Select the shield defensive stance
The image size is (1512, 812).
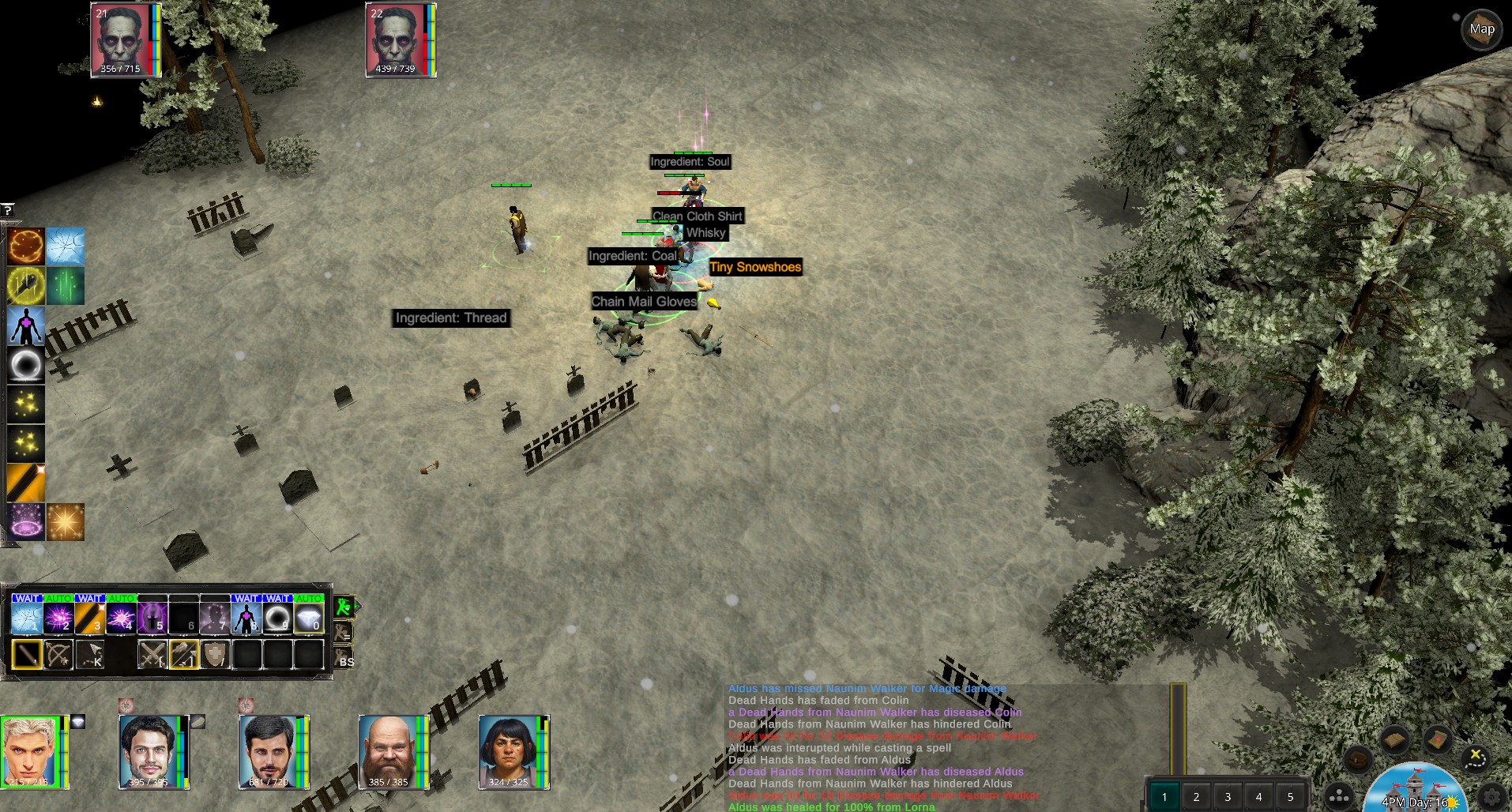point(215,655)
